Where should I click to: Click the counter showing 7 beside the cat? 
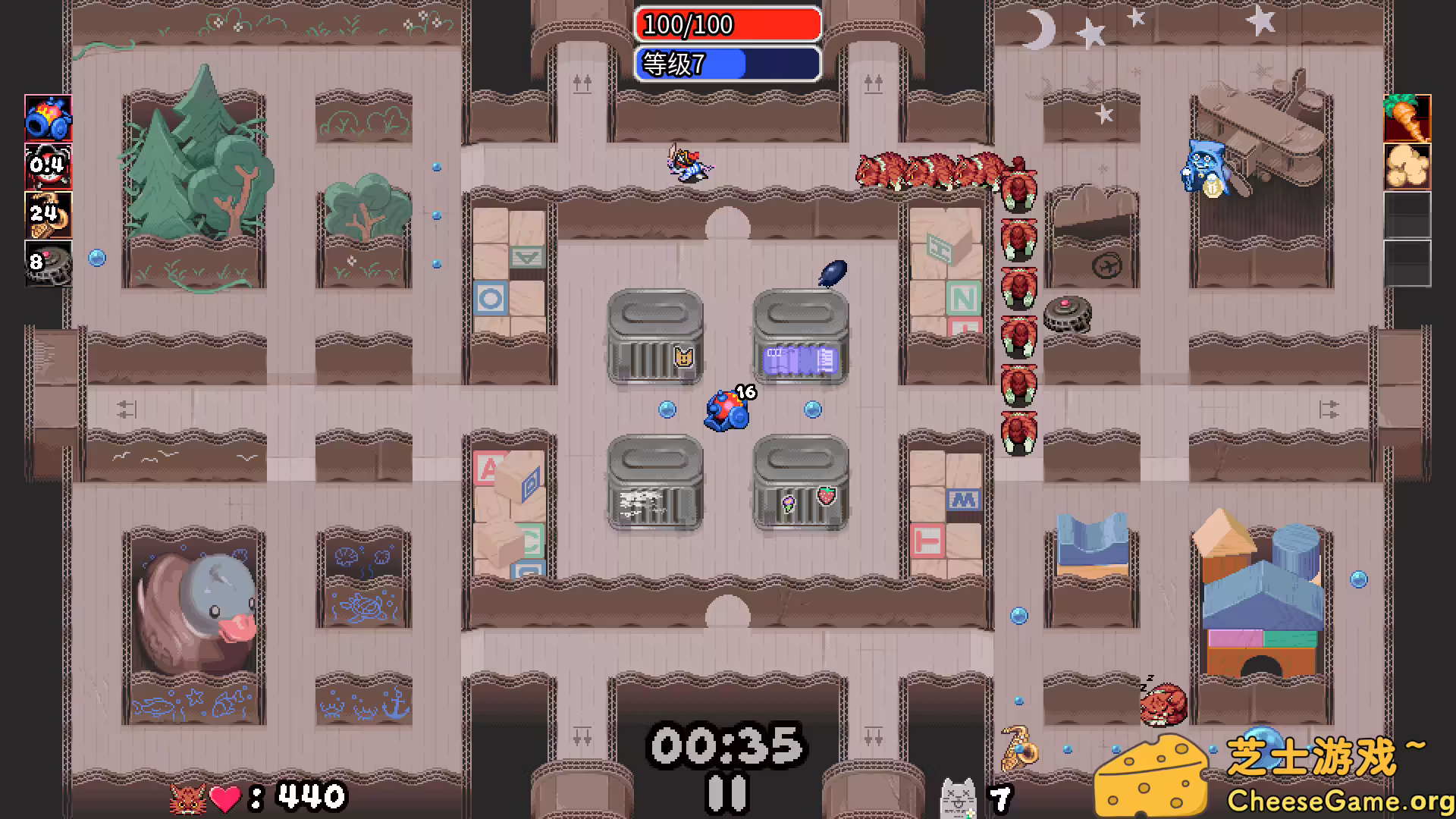(999, 796)
